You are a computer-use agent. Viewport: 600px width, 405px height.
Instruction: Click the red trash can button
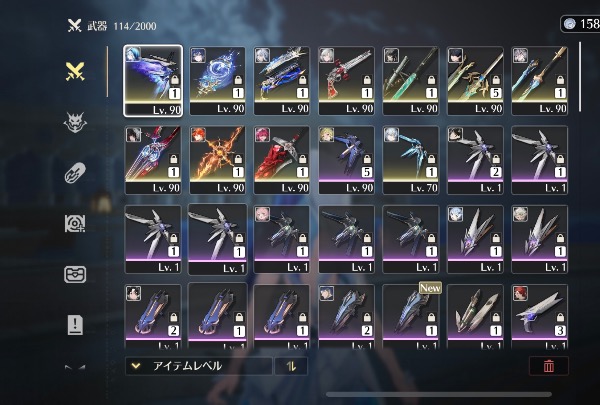point(548,366)
